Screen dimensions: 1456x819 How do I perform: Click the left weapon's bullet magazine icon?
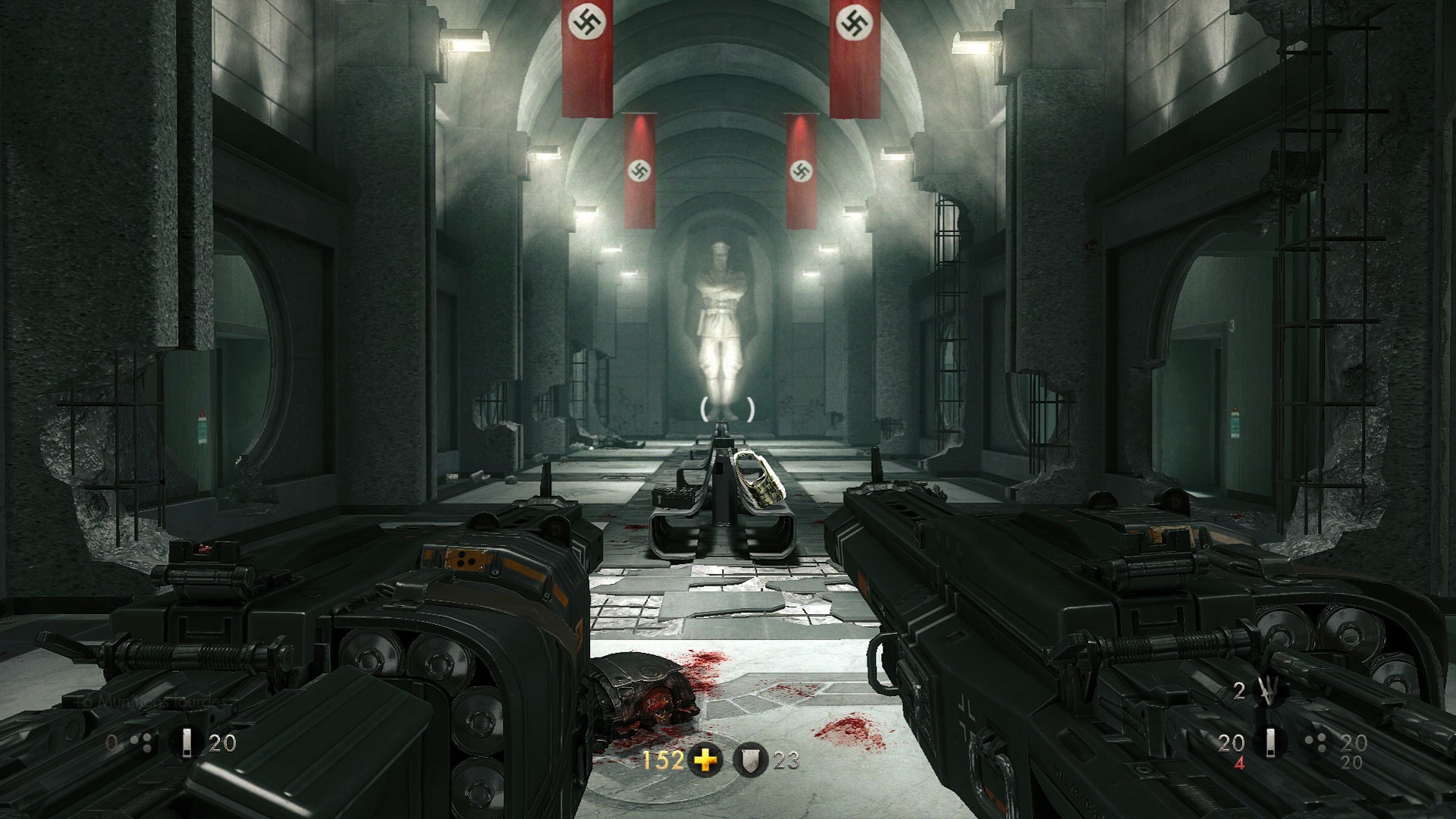tap(185, 743)
